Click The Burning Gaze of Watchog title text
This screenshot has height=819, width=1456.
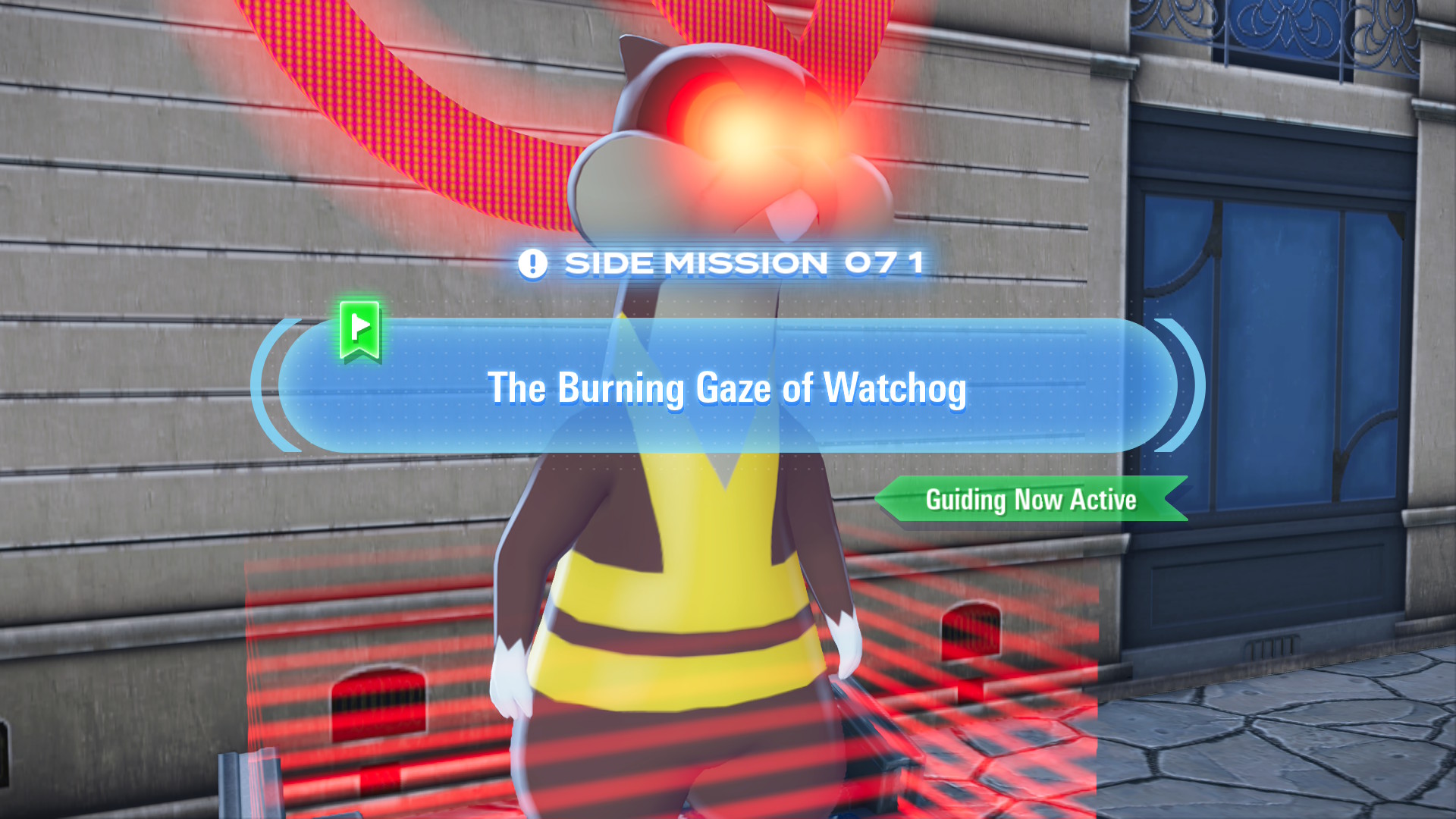(x=728, y=388)
